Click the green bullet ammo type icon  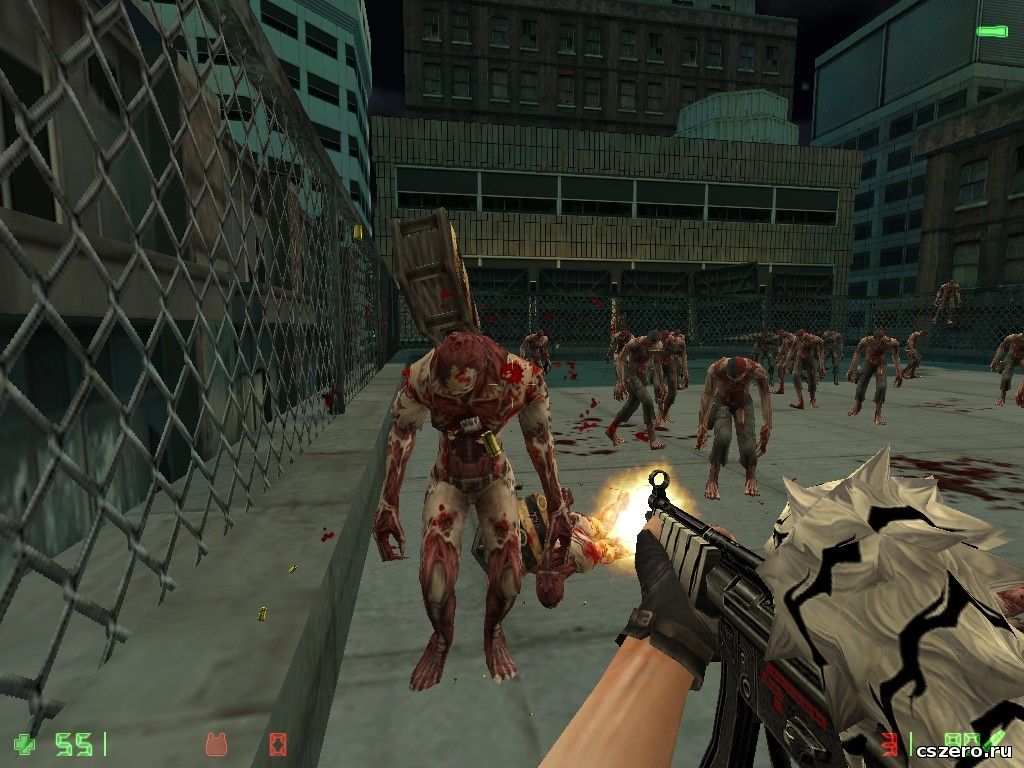996,738
